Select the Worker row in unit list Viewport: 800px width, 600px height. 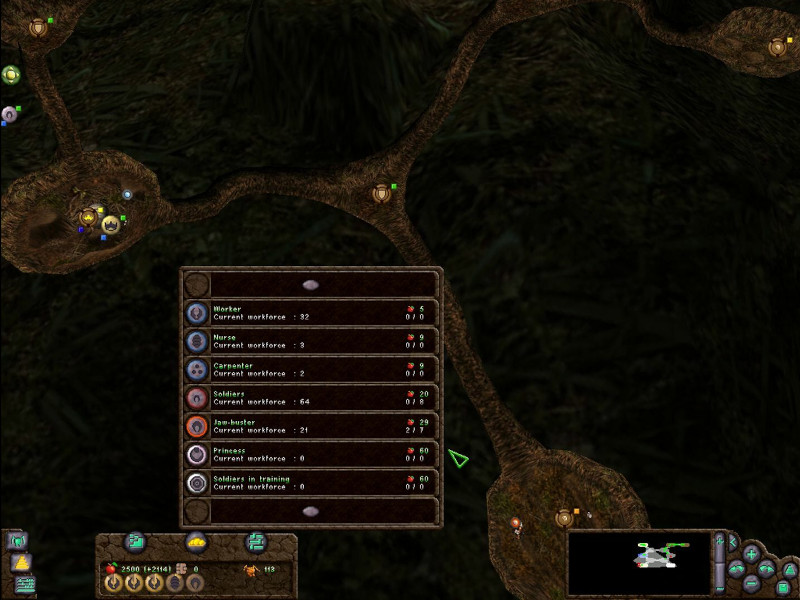tap(310, 313)
